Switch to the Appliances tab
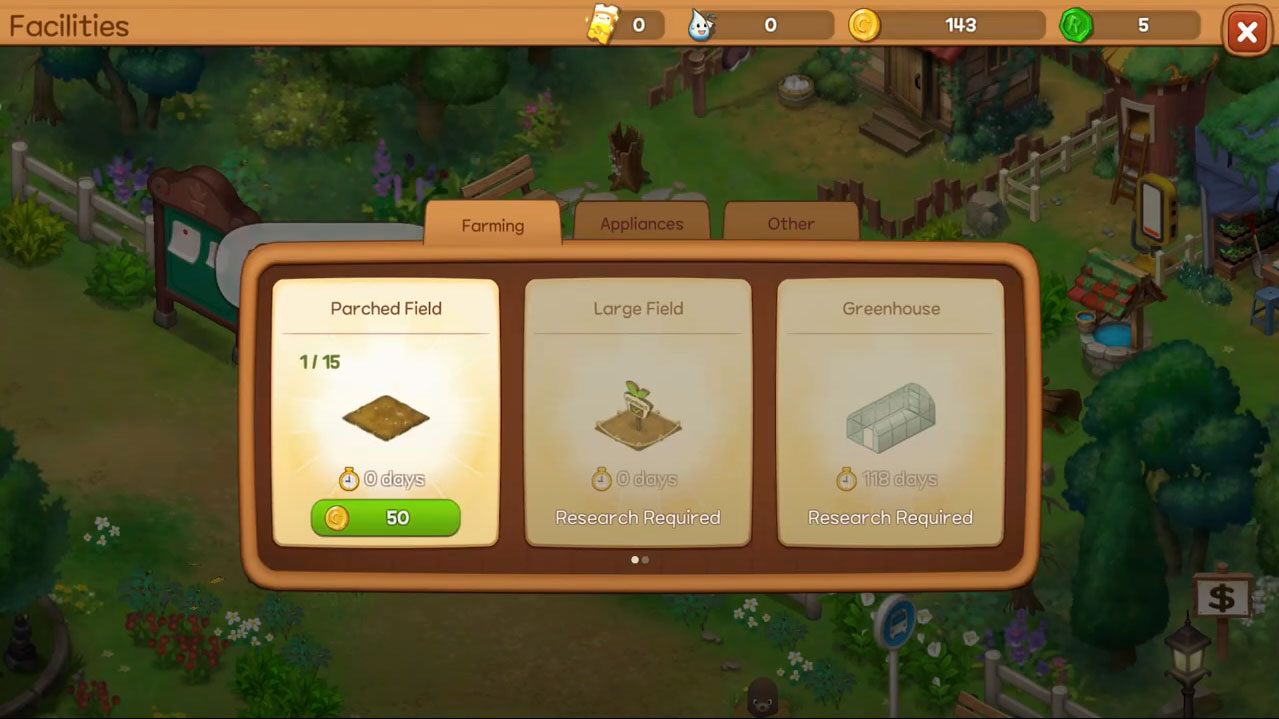 click(x=641, y=223)
